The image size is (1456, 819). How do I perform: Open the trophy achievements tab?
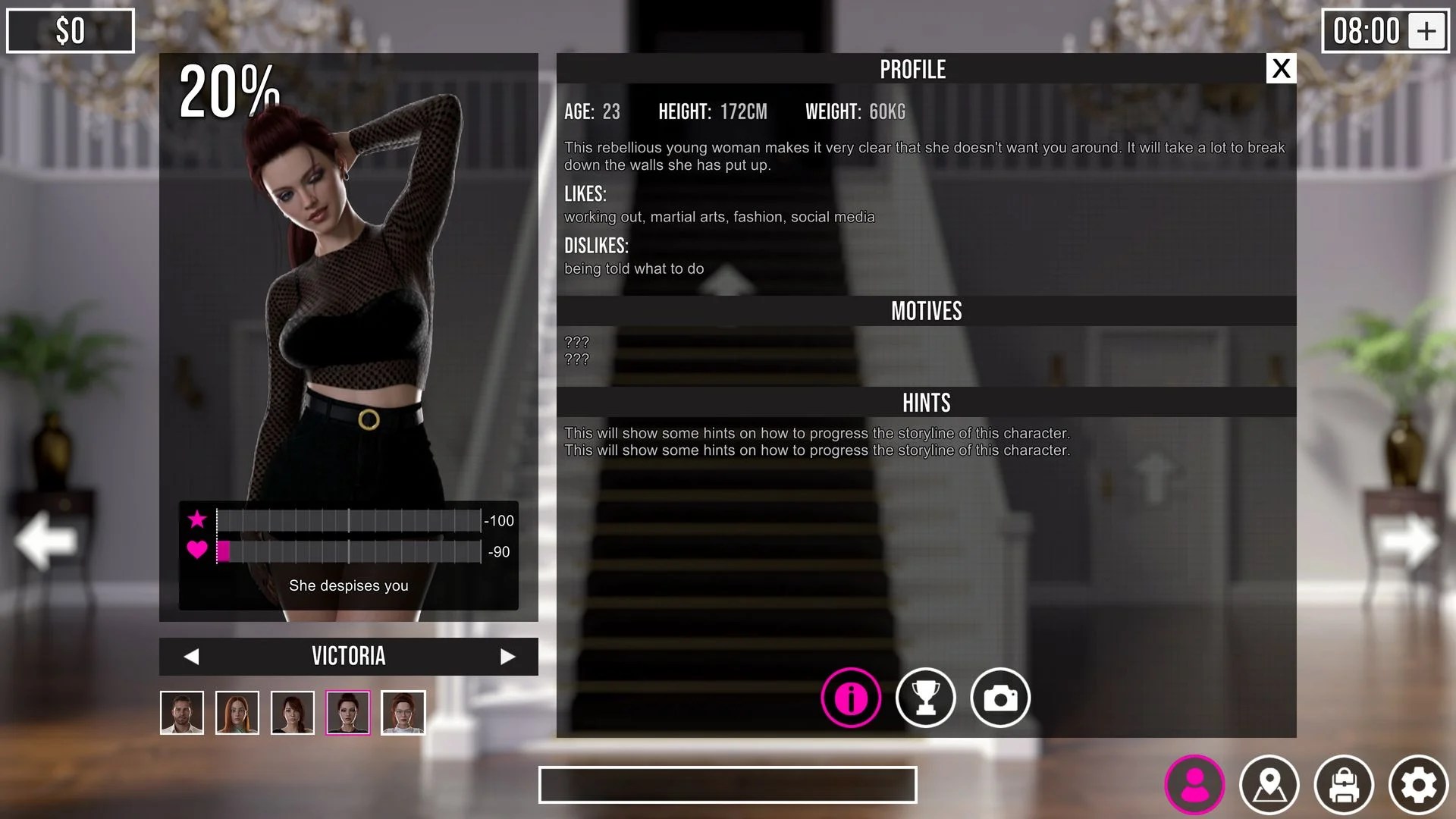(925, 698)
